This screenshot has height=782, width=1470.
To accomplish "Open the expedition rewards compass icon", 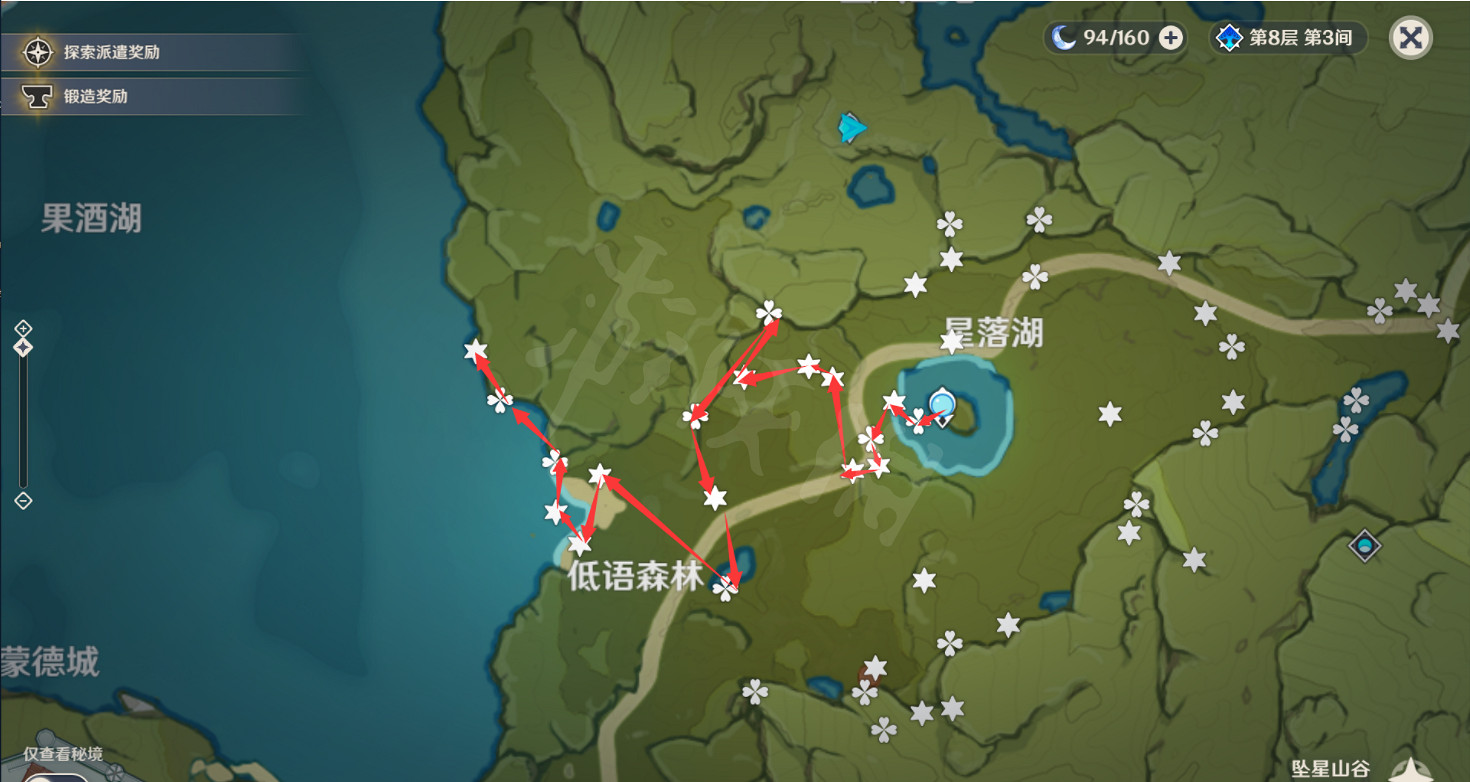I will [38, 51].
